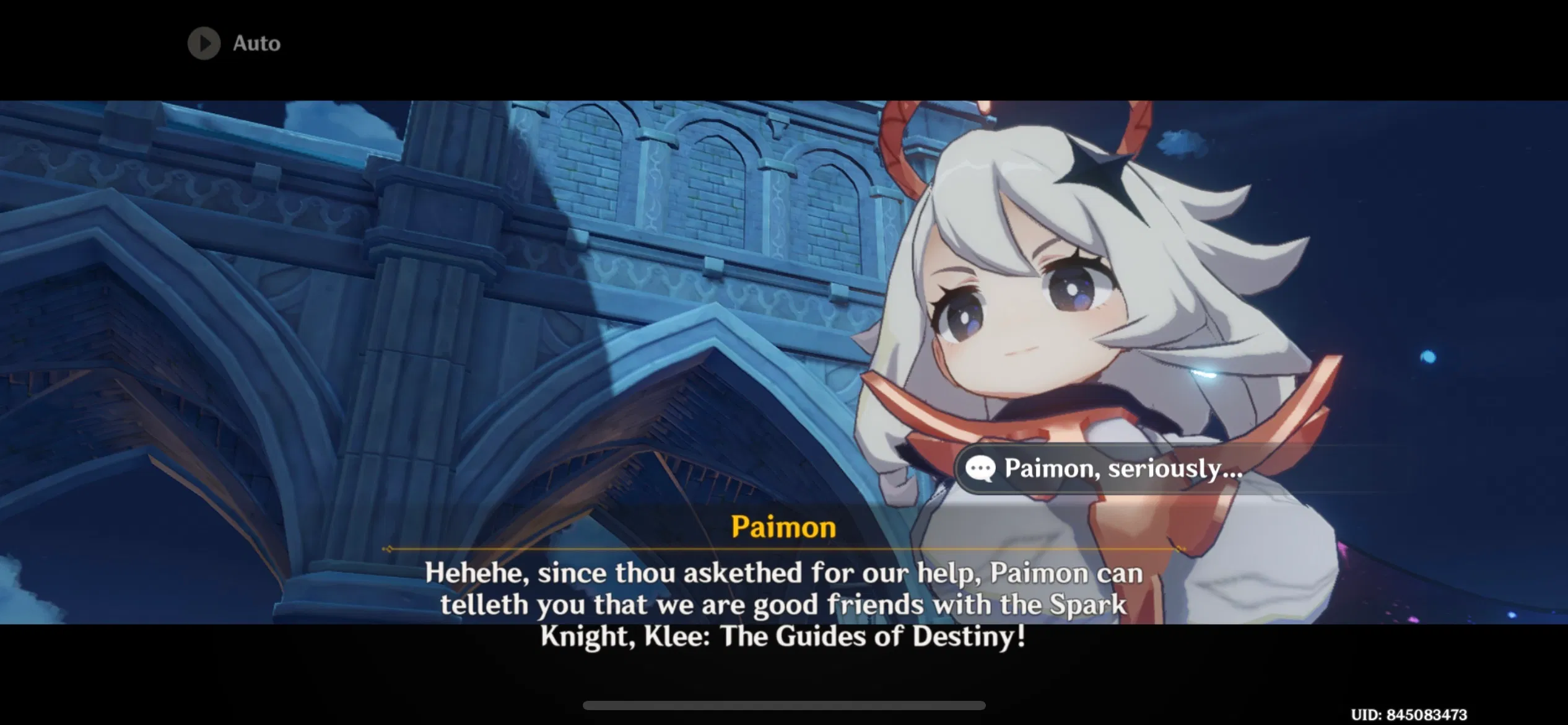Toggle automatic conversation playback

click(235, 43)
